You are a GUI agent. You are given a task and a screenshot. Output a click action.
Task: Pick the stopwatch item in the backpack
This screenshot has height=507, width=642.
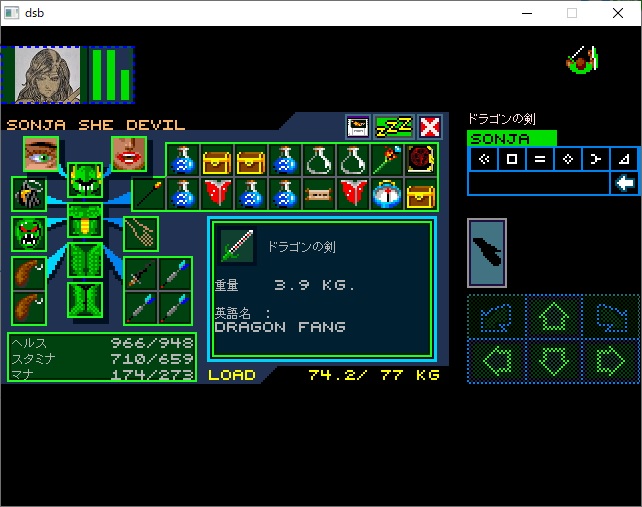pyautogui.click(x=386, y=194)
